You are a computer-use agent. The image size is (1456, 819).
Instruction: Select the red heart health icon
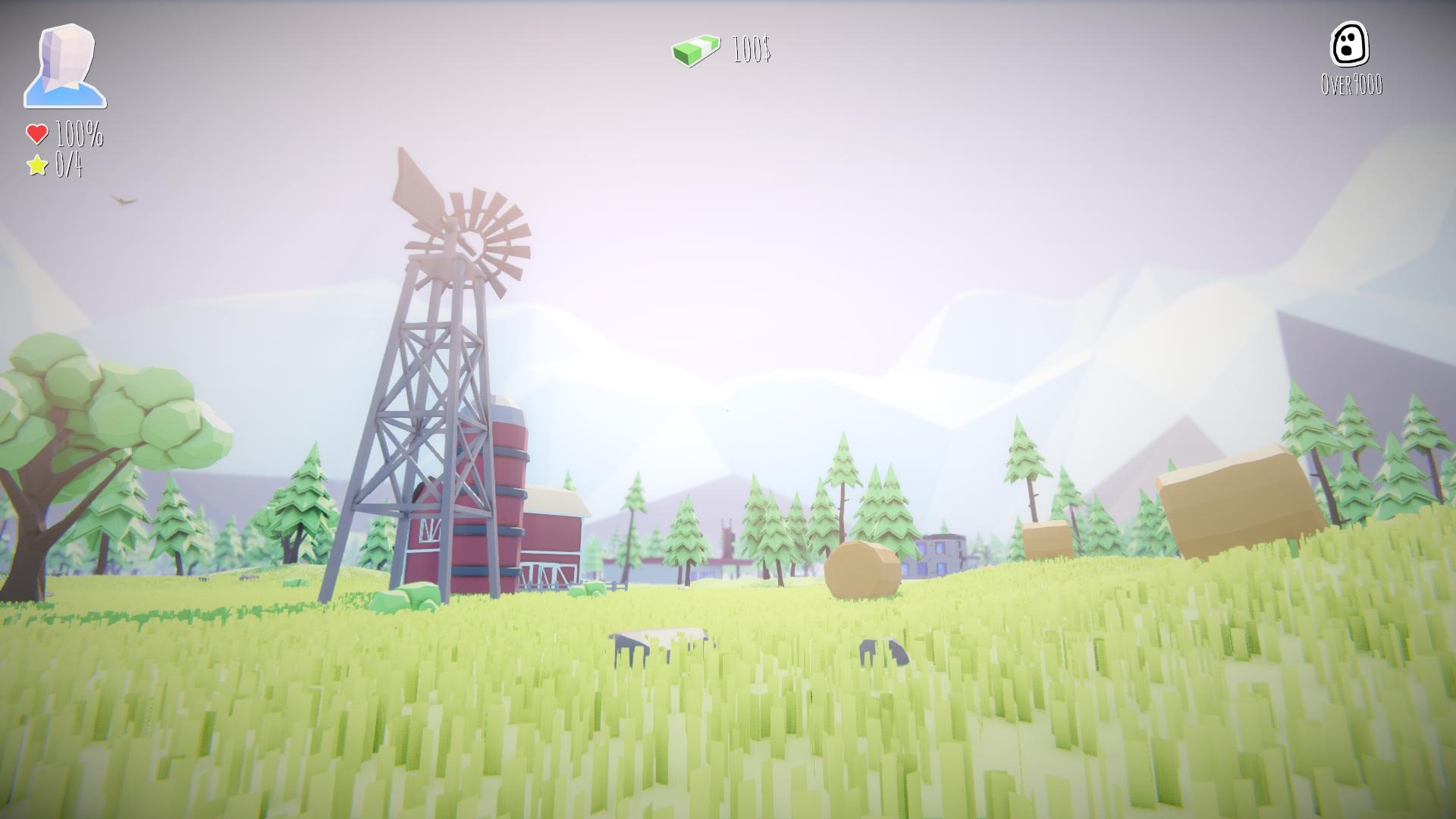[36, 135]
